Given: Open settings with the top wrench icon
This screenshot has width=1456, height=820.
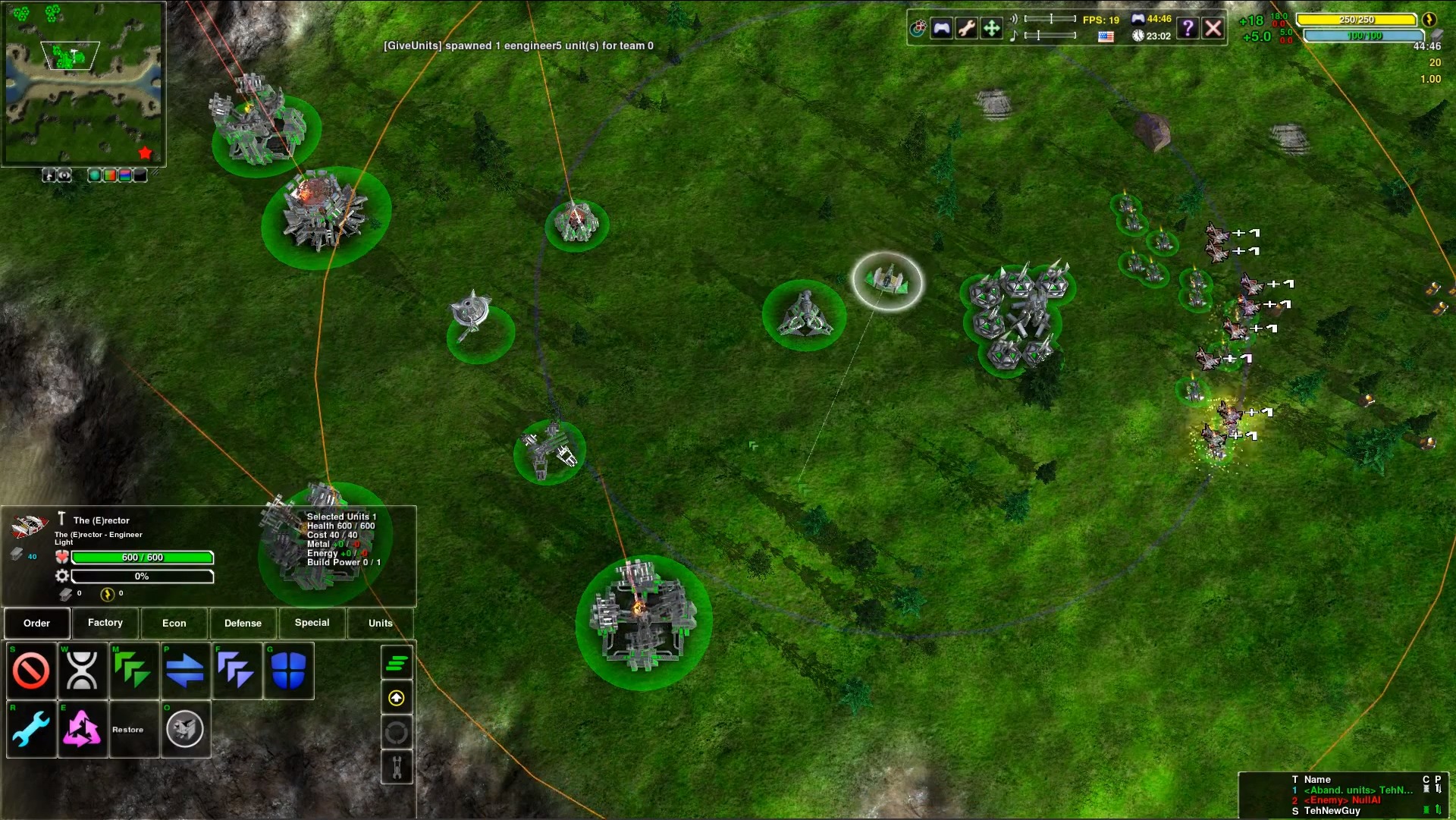Looking at the screenshot, I should coord(966,29).
